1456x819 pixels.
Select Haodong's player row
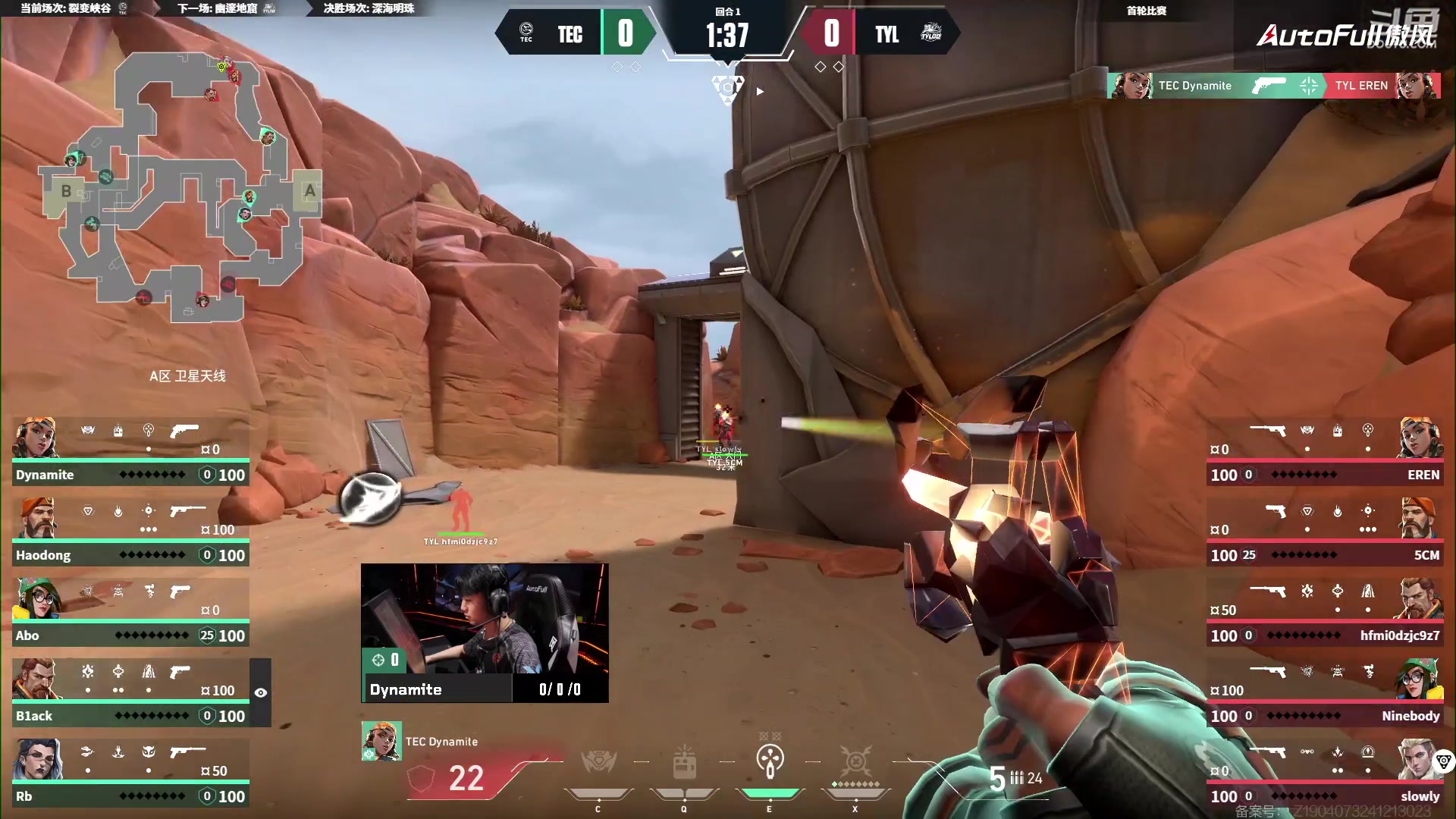click(130, 532)
